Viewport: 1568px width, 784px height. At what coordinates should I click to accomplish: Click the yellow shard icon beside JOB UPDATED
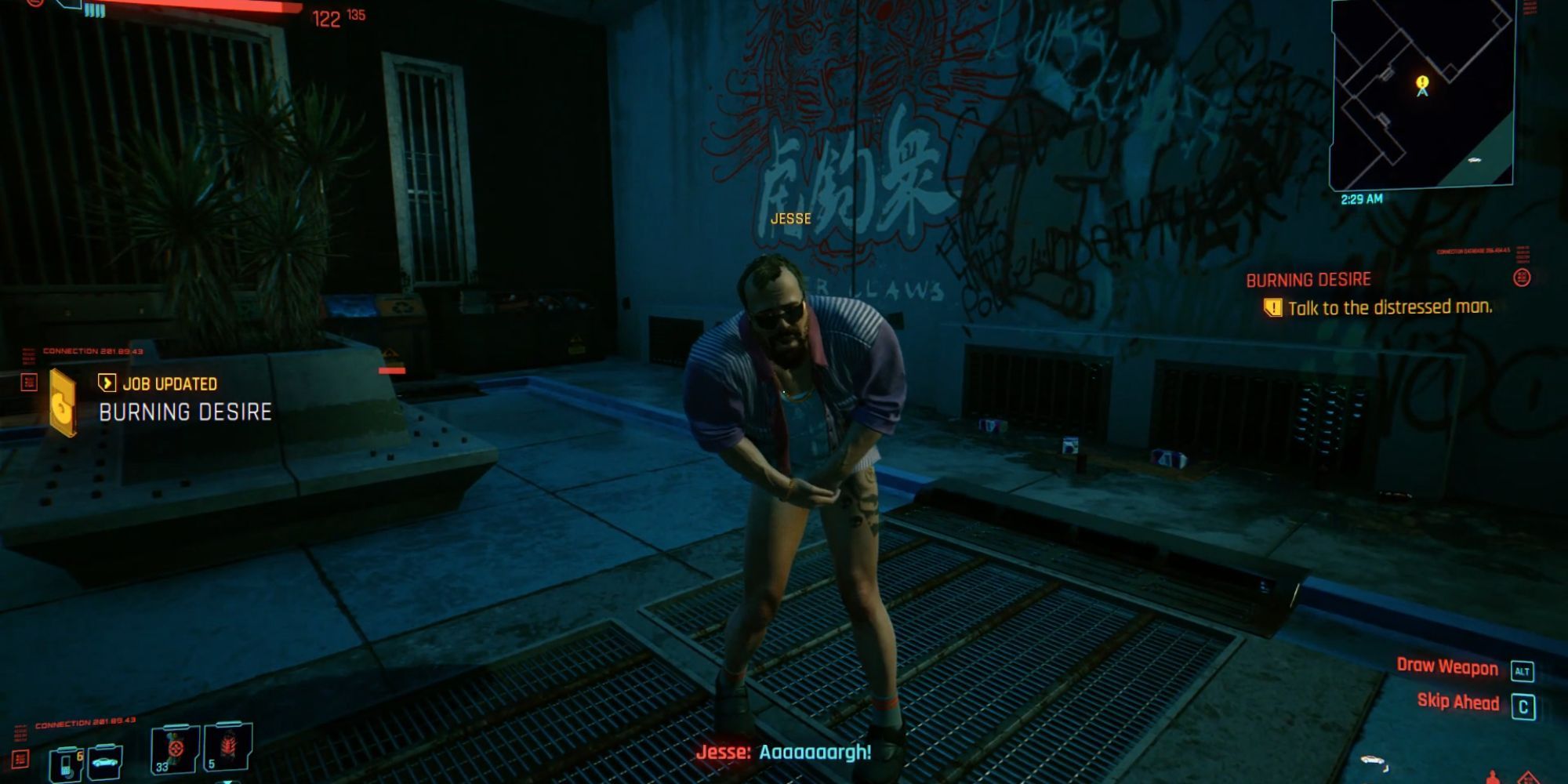click(x=63, y=401)
